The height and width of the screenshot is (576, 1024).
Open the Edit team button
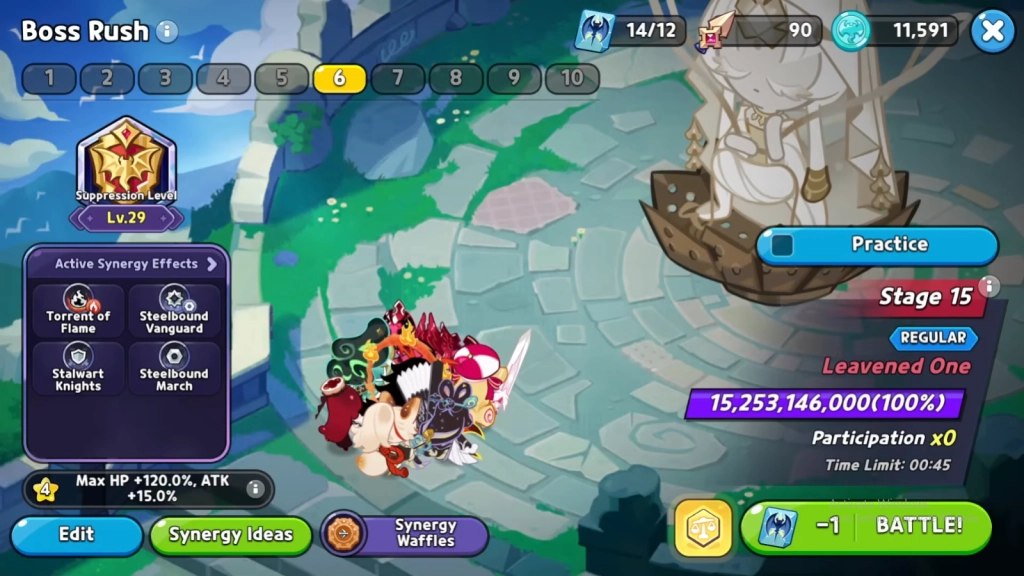pyautogui.click(x=76, y=534)
